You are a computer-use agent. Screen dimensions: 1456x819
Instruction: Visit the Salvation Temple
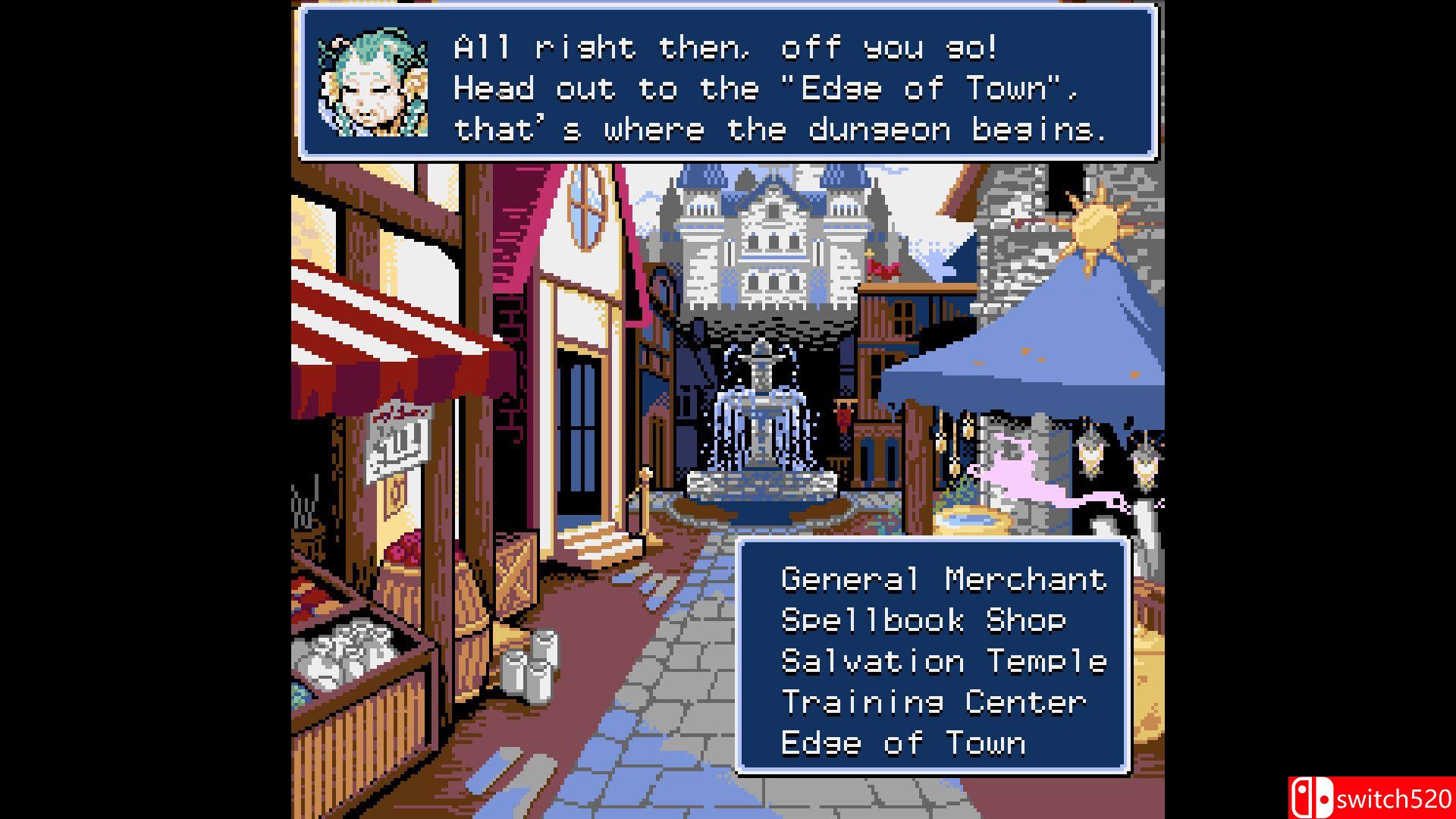[943, 661]
